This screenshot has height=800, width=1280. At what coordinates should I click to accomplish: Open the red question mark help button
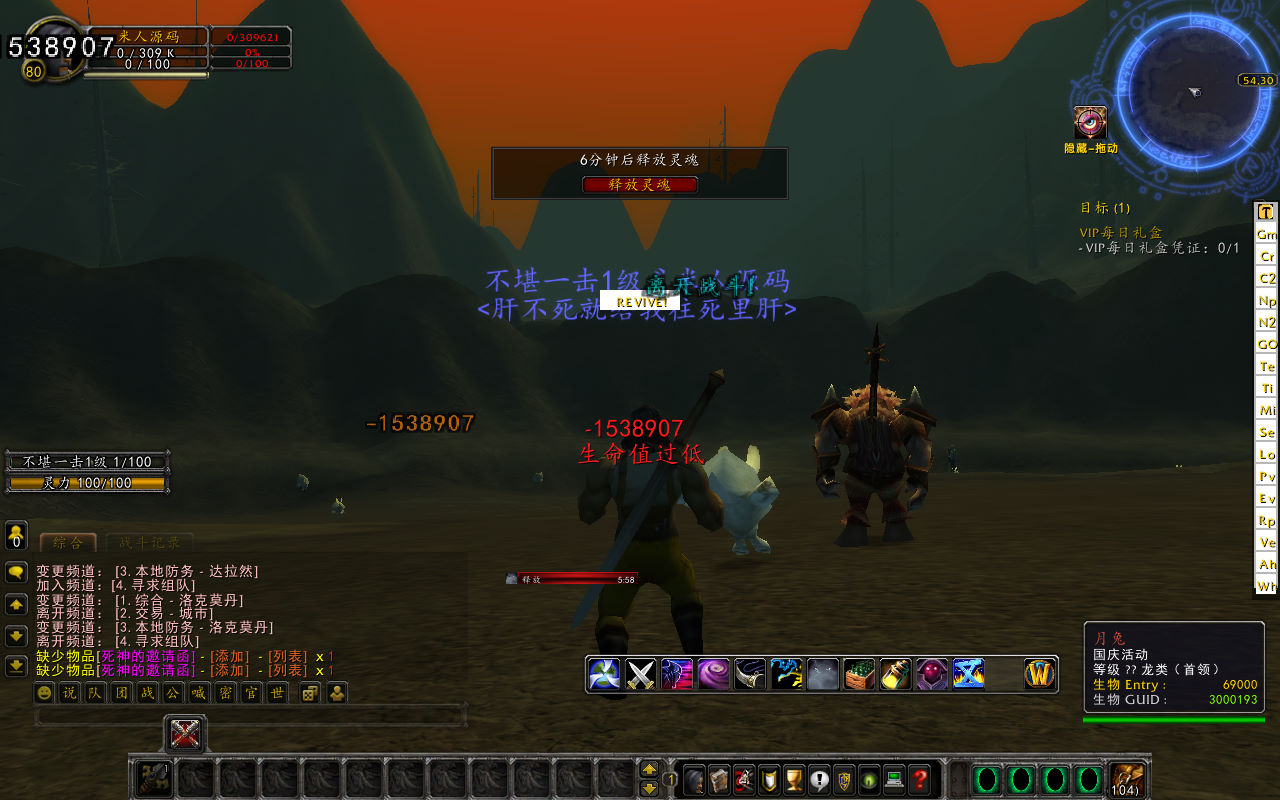tap(920, 779)
